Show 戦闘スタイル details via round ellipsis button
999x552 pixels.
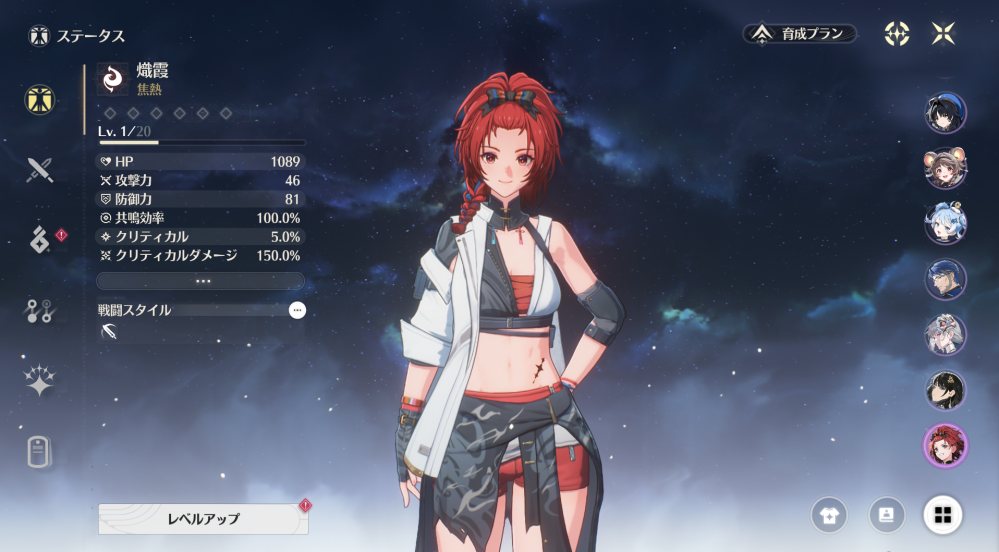point(297,310)
